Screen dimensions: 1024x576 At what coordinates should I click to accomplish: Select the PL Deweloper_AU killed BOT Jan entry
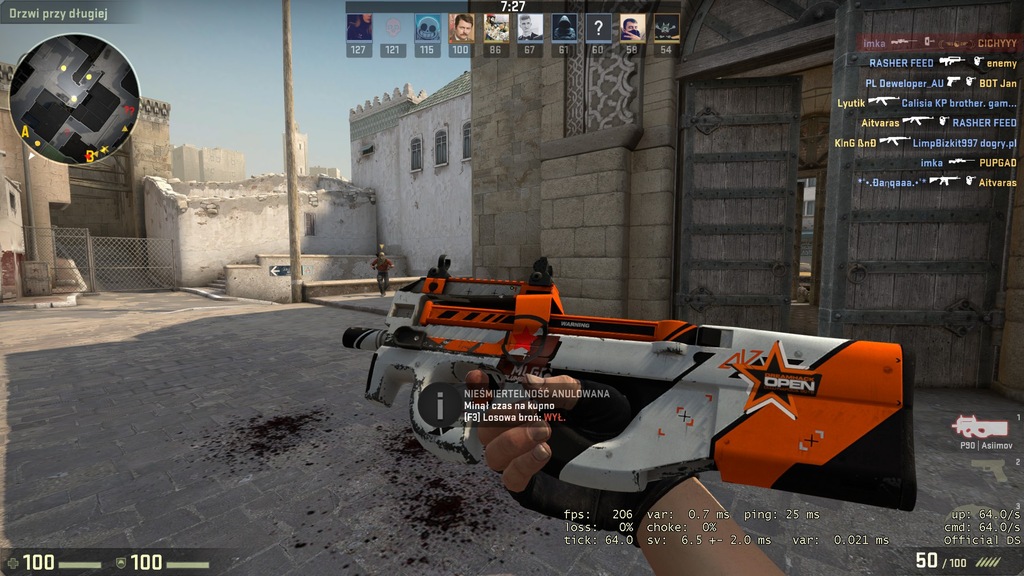pyautogui.click(x=941, y=83)
